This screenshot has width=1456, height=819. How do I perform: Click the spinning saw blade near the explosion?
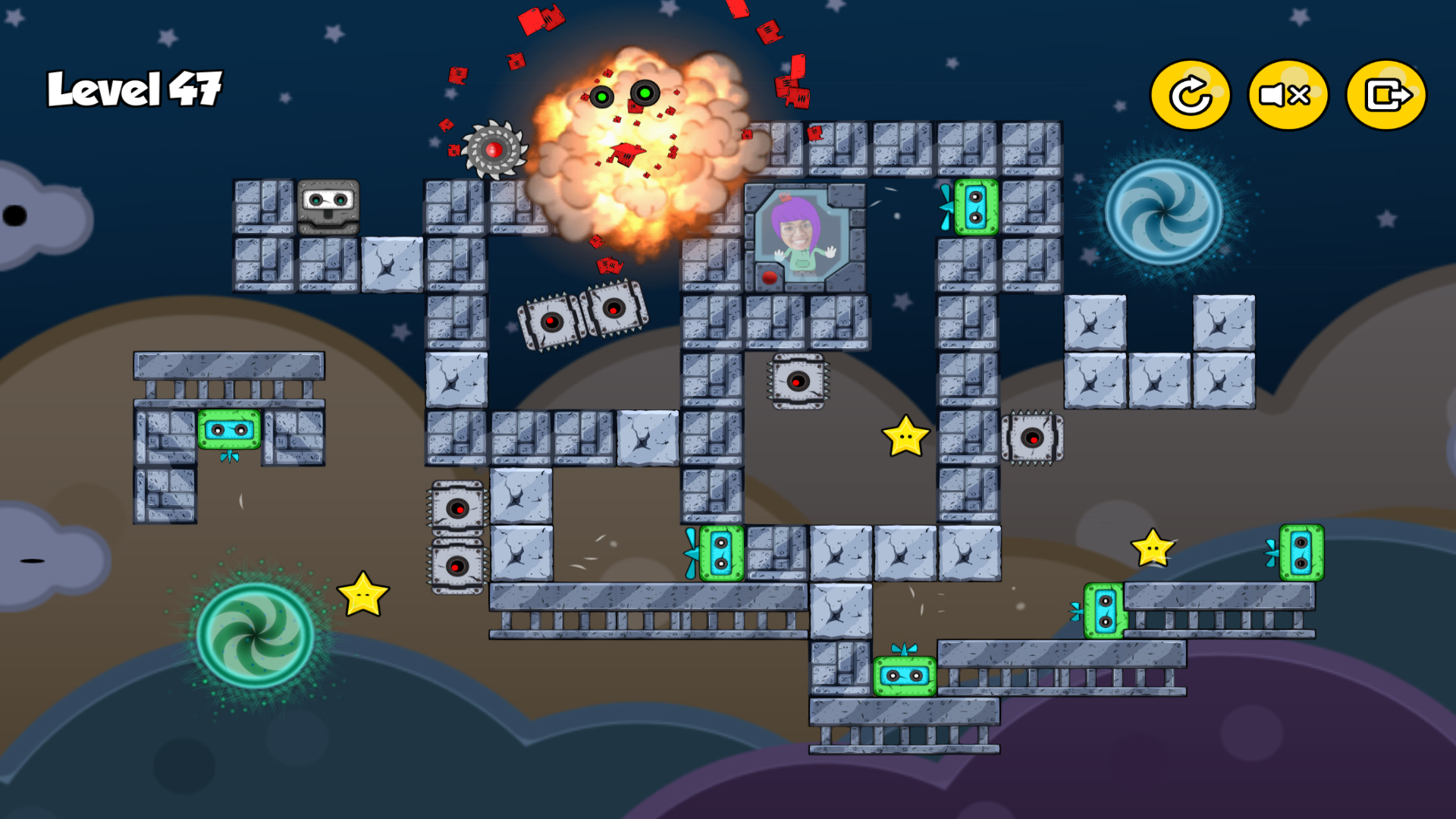494,150
